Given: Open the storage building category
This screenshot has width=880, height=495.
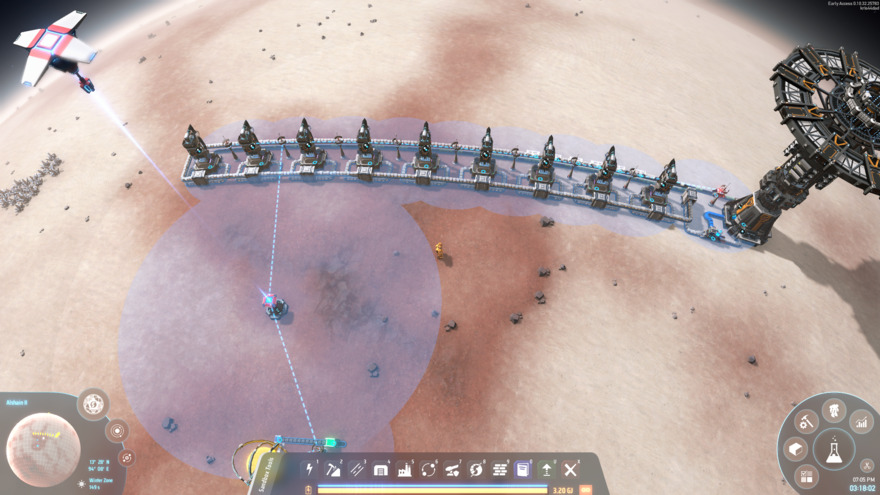Looking at the screenshot, I should click(x=381, y=469).
